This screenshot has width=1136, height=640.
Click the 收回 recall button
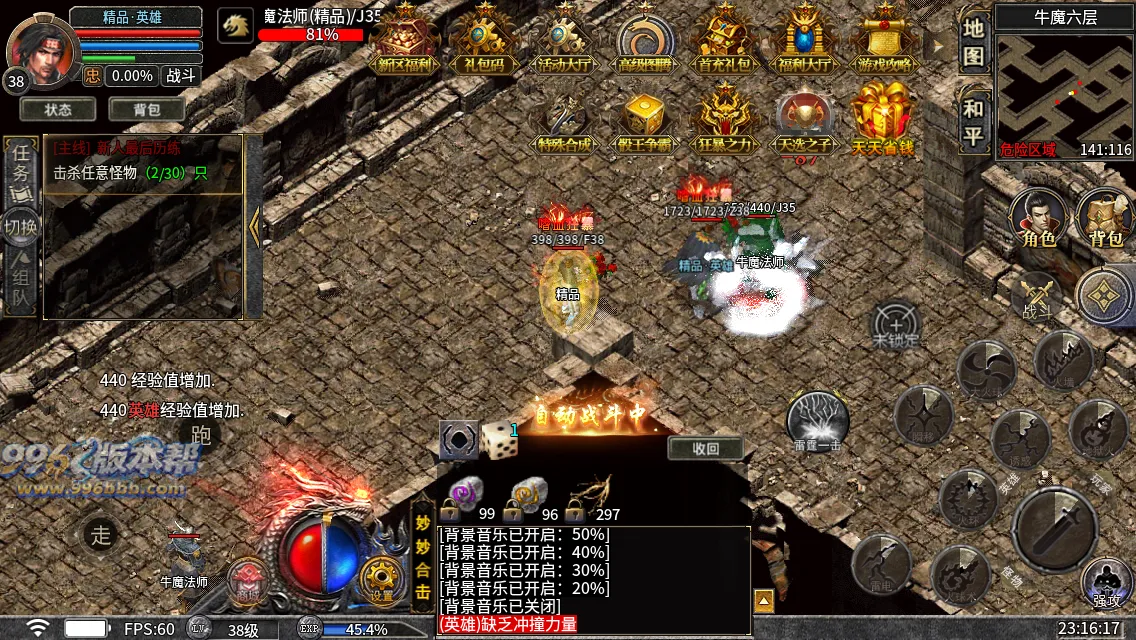tap(706, 448)
